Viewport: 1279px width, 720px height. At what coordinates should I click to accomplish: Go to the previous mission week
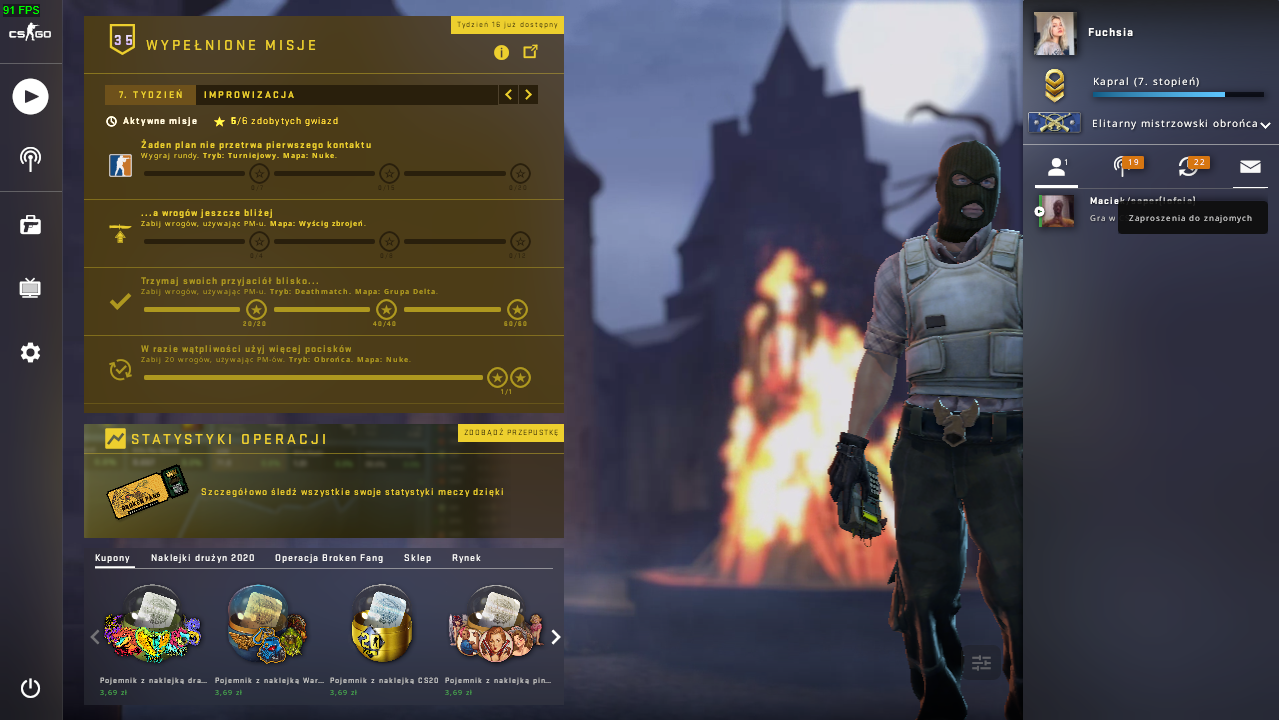tap(509, 95)
